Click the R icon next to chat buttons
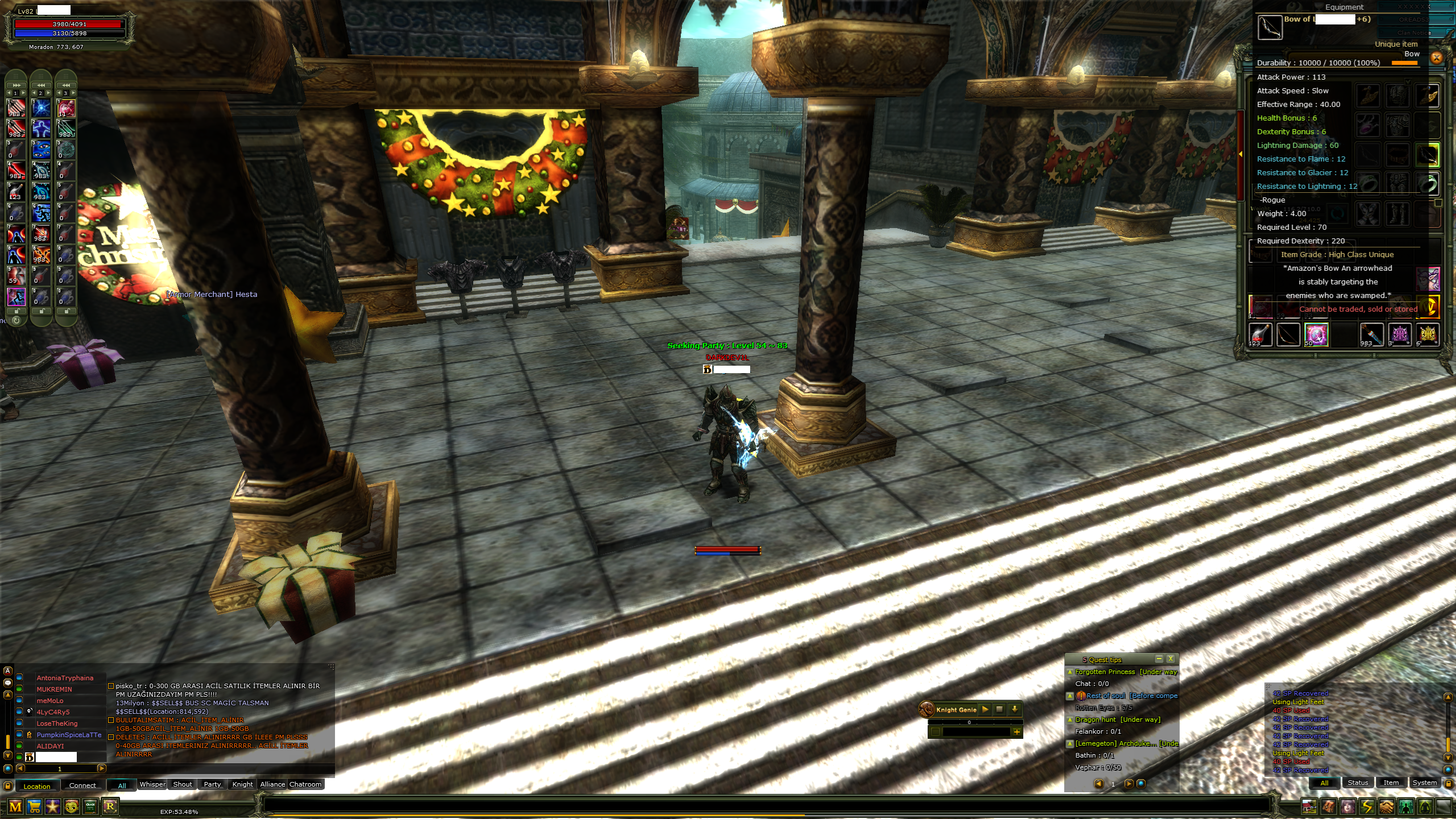Viewport: 1456px width, 819px height. click(x=110, y=806)
